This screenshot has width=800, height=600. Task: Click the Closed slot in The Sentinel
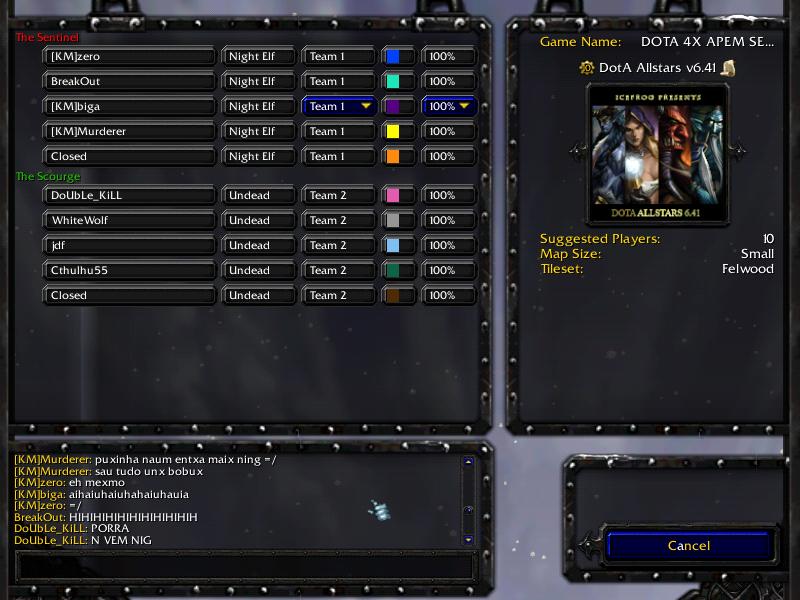click(x=130, y=156)
